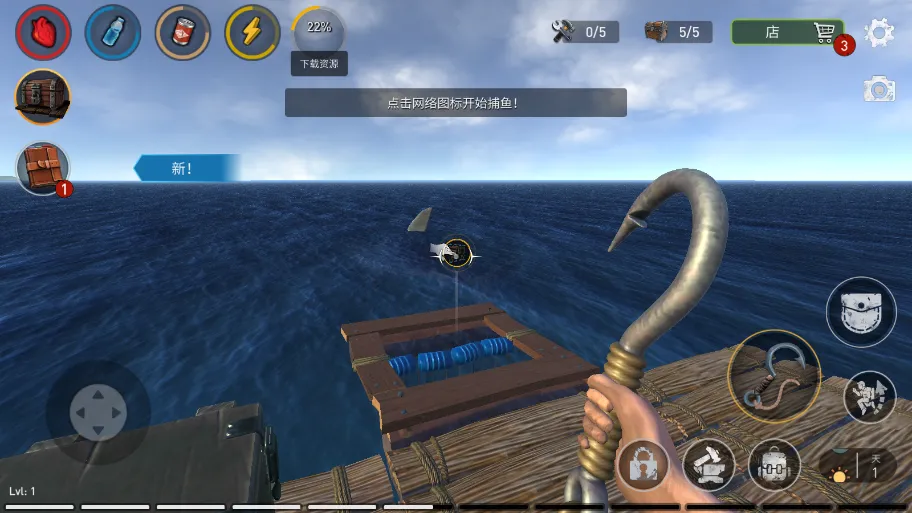Viewport: 912px width, 513px height.
Task: Tap the canned food hunger icon
Action: pyautogui.click(x=183, y=33)
